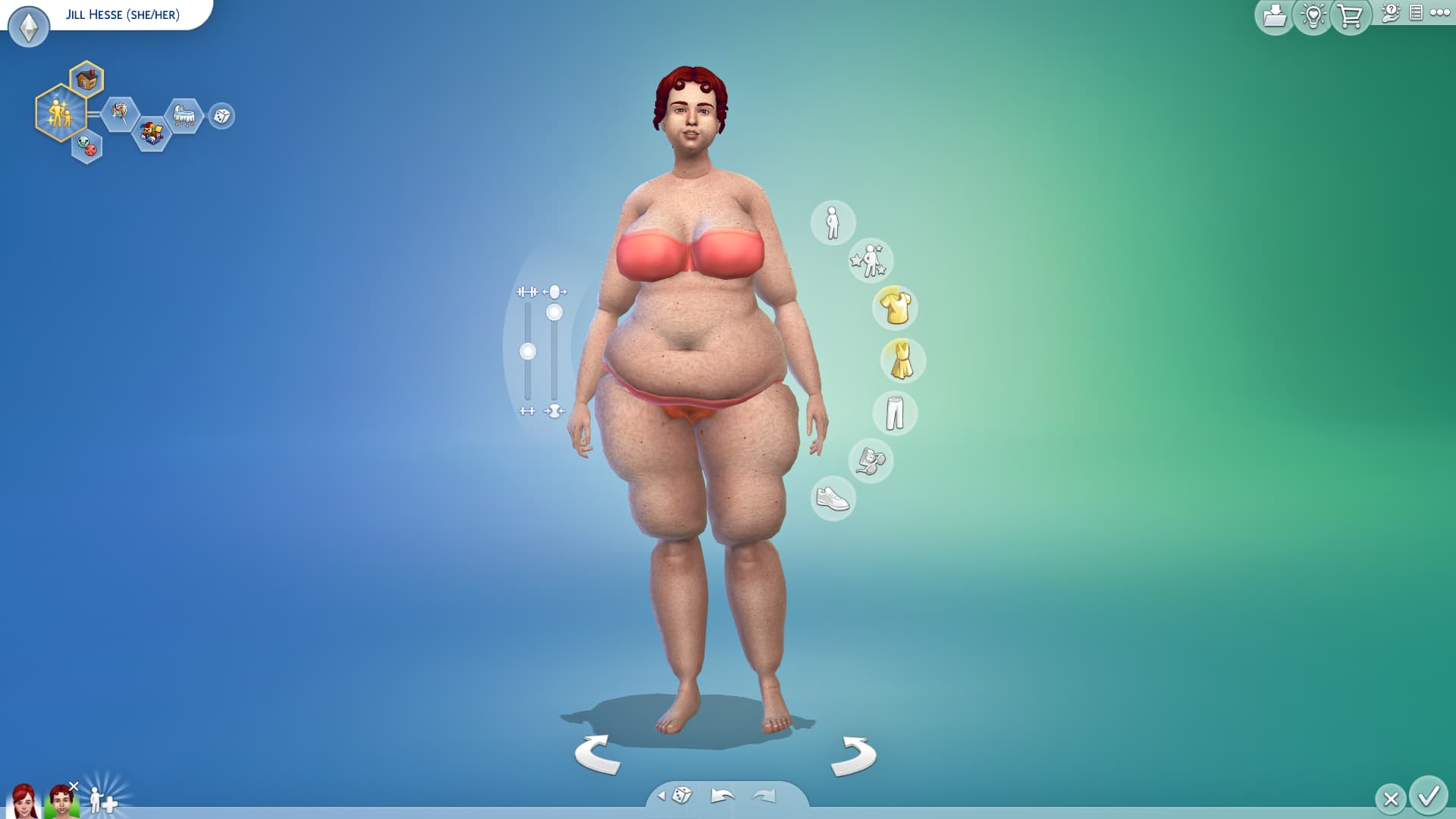Open the house hexagon icon
1456x819 pixels.
coord(87,79)
